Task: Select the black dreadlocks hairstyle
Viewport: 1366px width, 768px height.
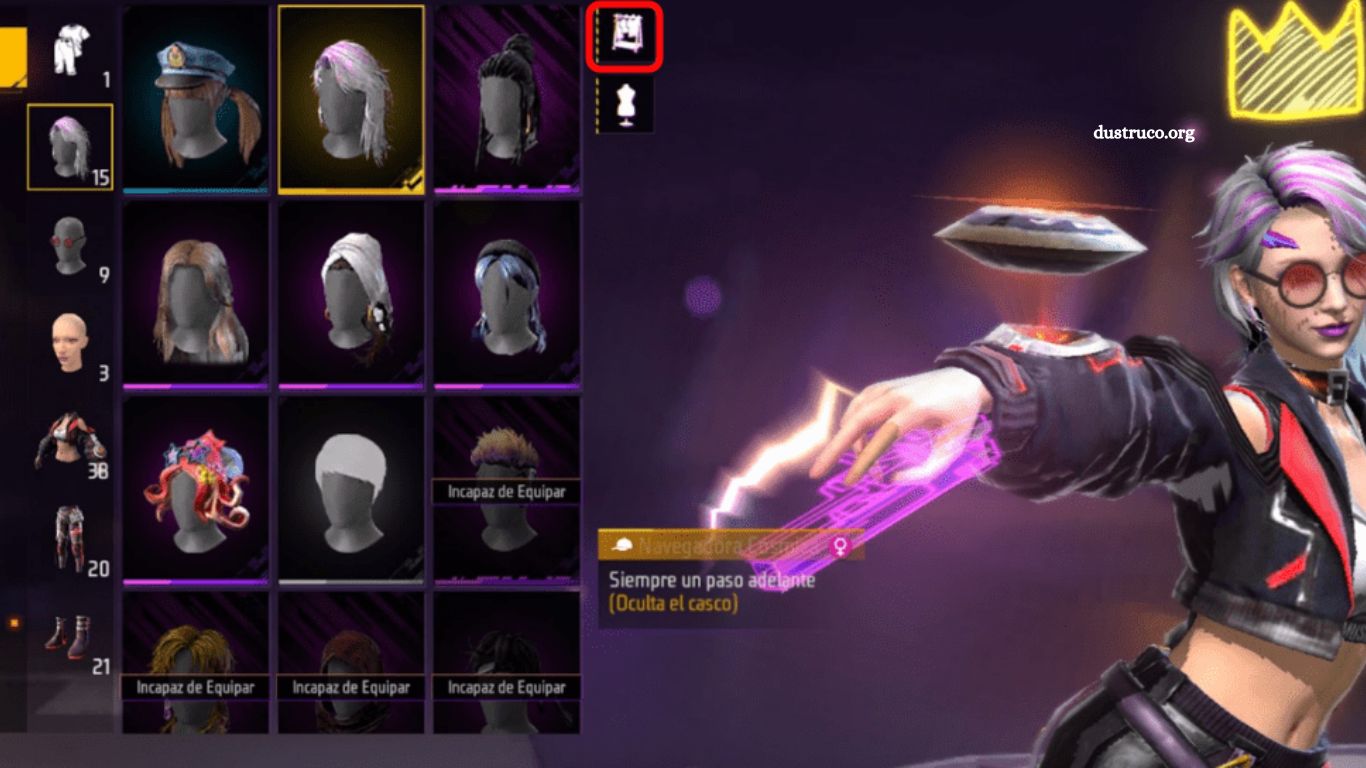Action: (506, 95)
